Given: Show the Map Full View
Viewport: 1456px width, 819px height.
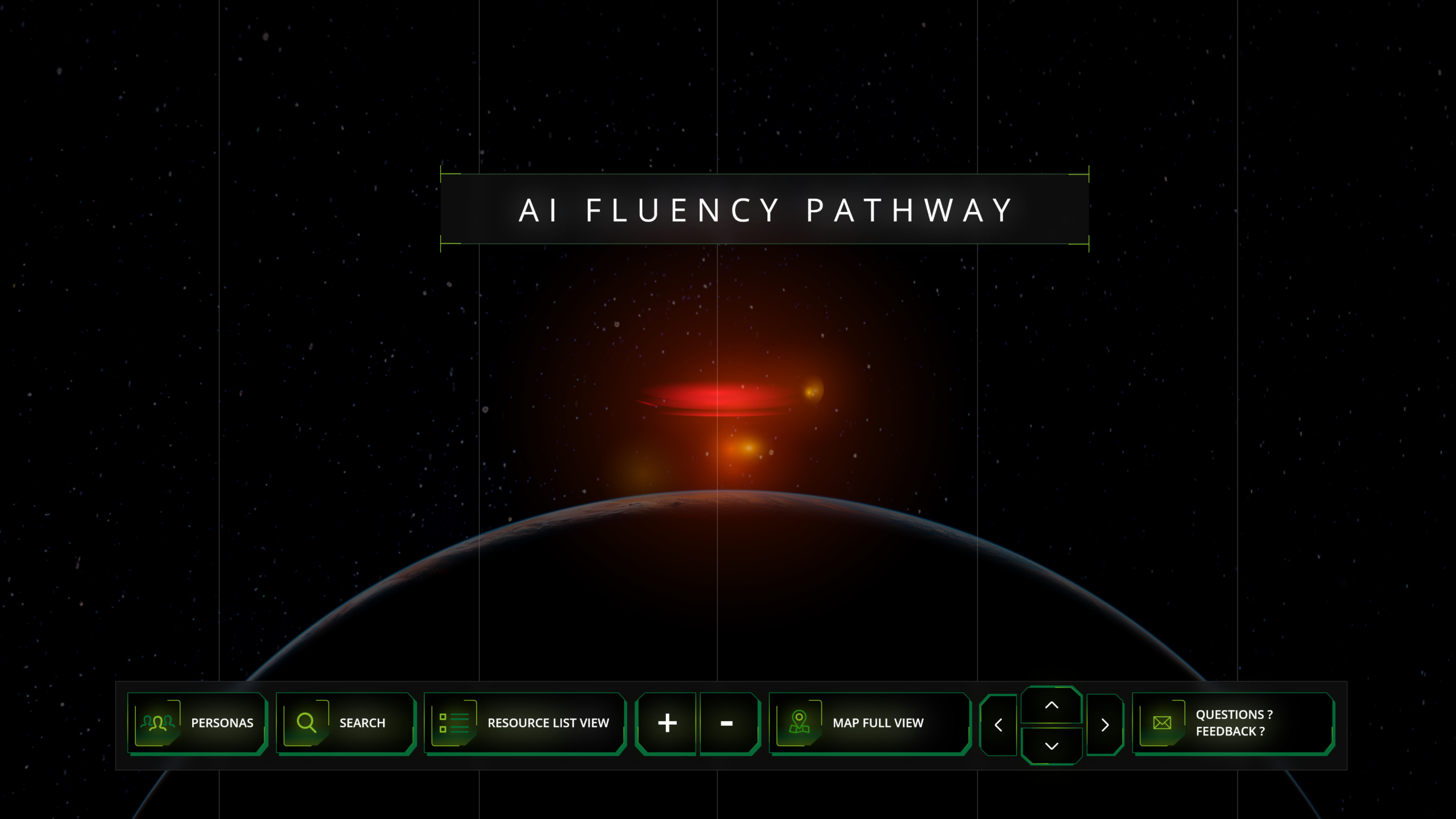Looking at the screenshot, I should click(868, 723).
